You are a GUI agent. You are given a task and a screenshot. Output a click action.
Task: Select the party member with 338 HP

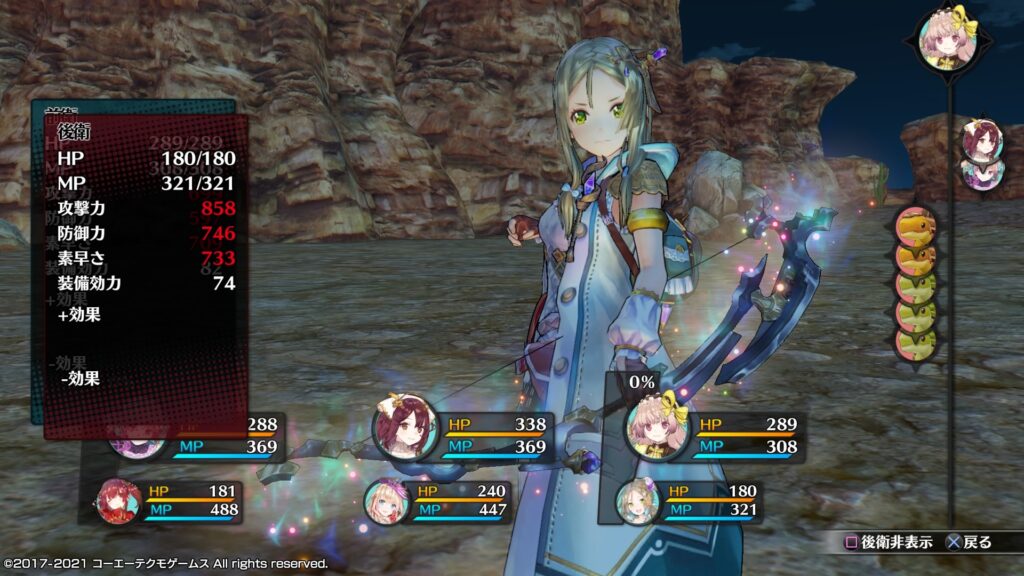tap(465, 435)
